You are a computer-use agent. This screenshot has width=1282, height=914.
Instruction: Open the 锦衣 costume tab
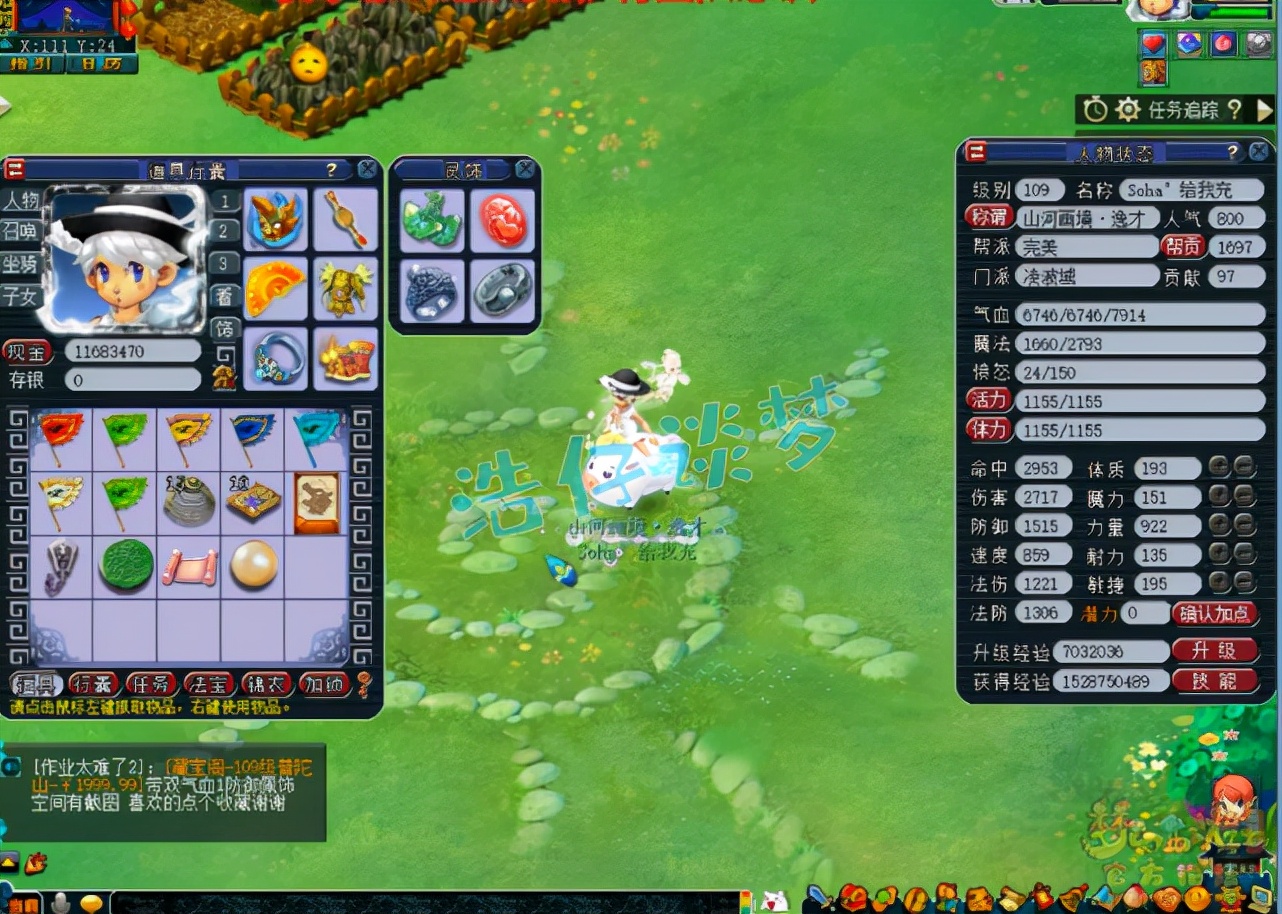pos(267,684)
